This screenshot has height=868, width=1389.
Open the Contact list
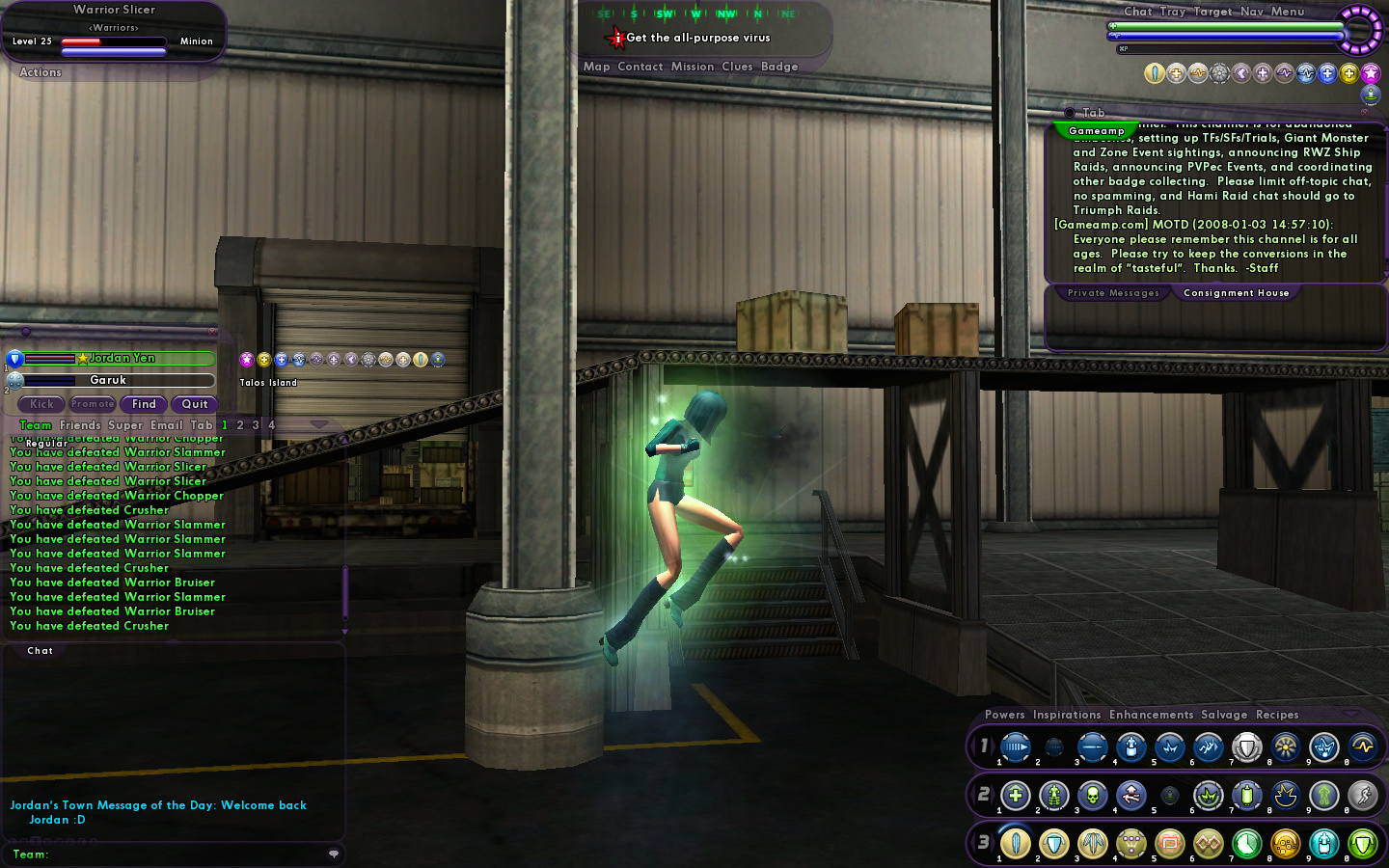tap(640, 67)
